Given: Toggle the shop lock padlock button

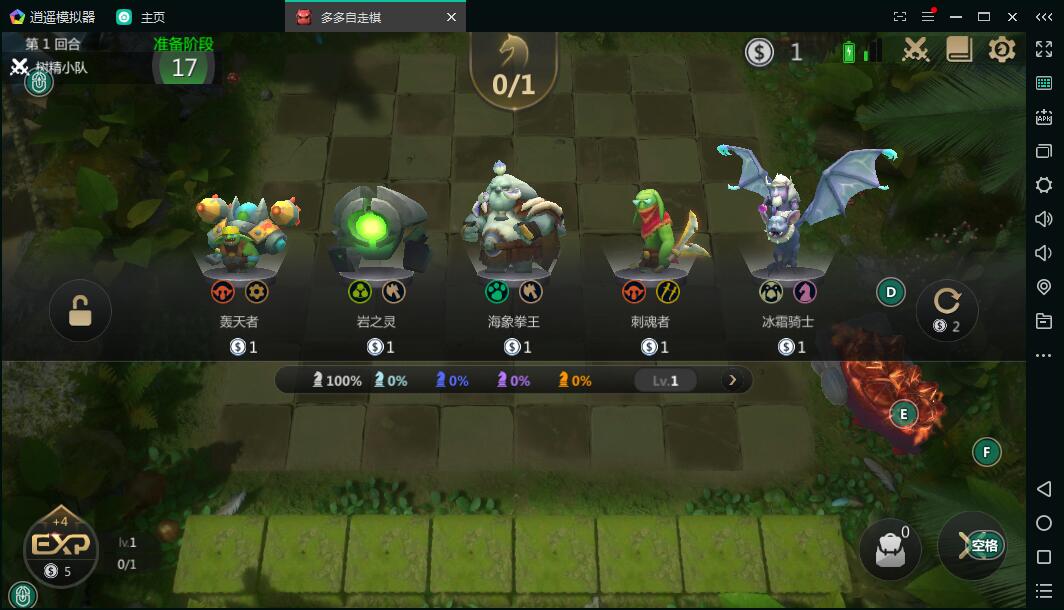Looking at the screenshot, I should [80, 310].
